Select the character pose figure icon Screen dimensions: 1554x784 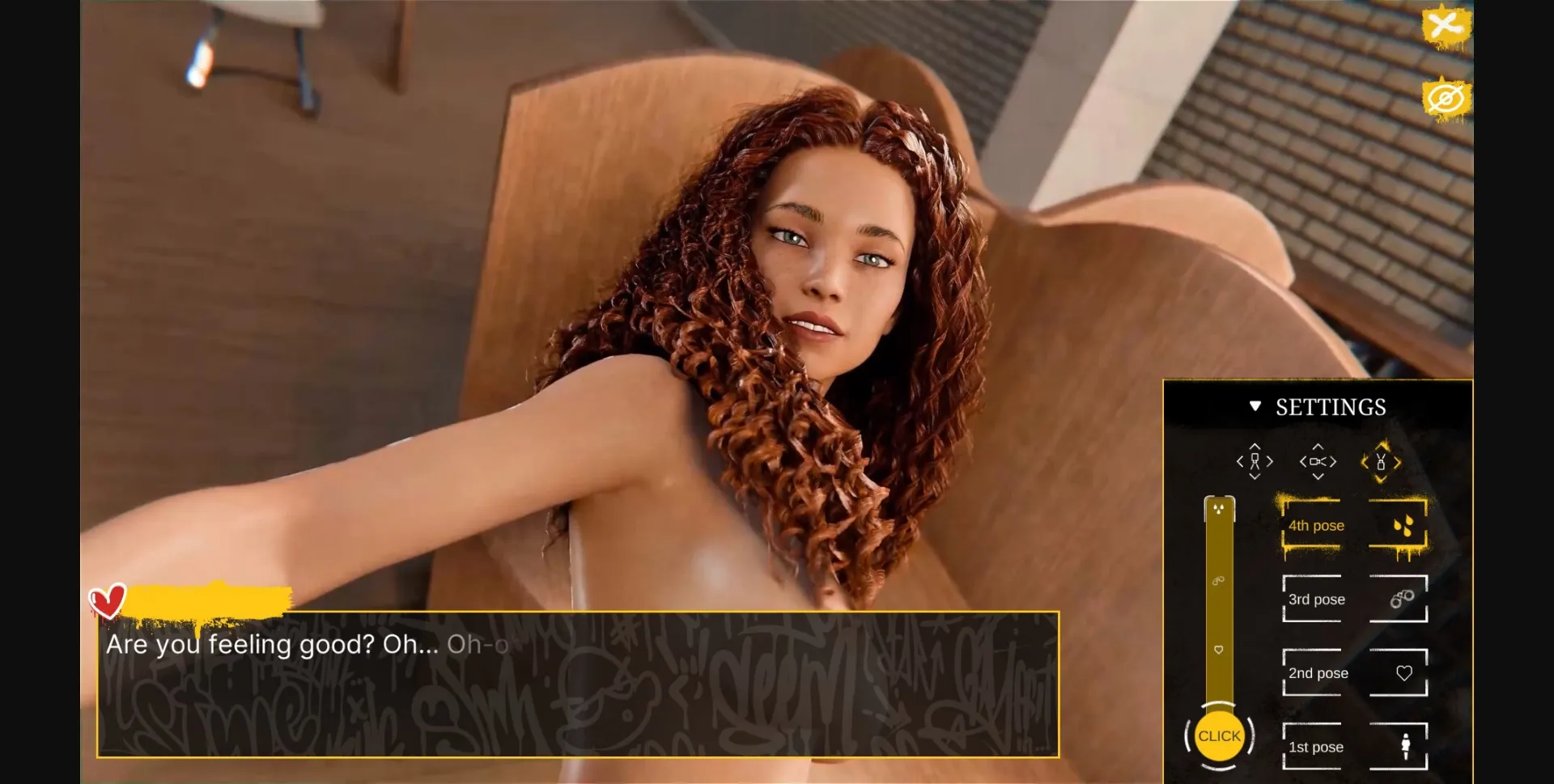(x=1255, y=461)
